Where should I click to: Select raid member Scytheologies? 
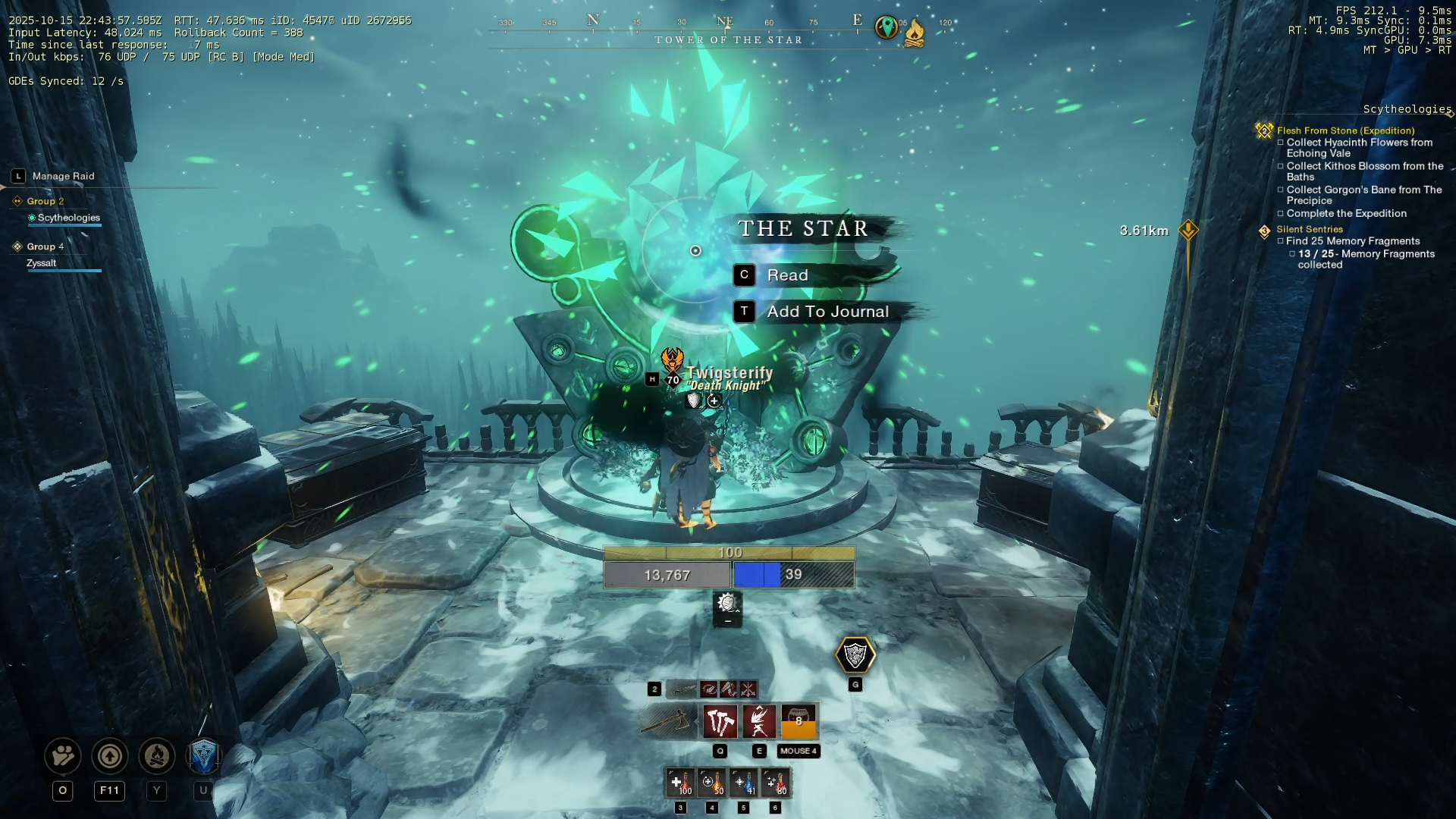[68, 218]
